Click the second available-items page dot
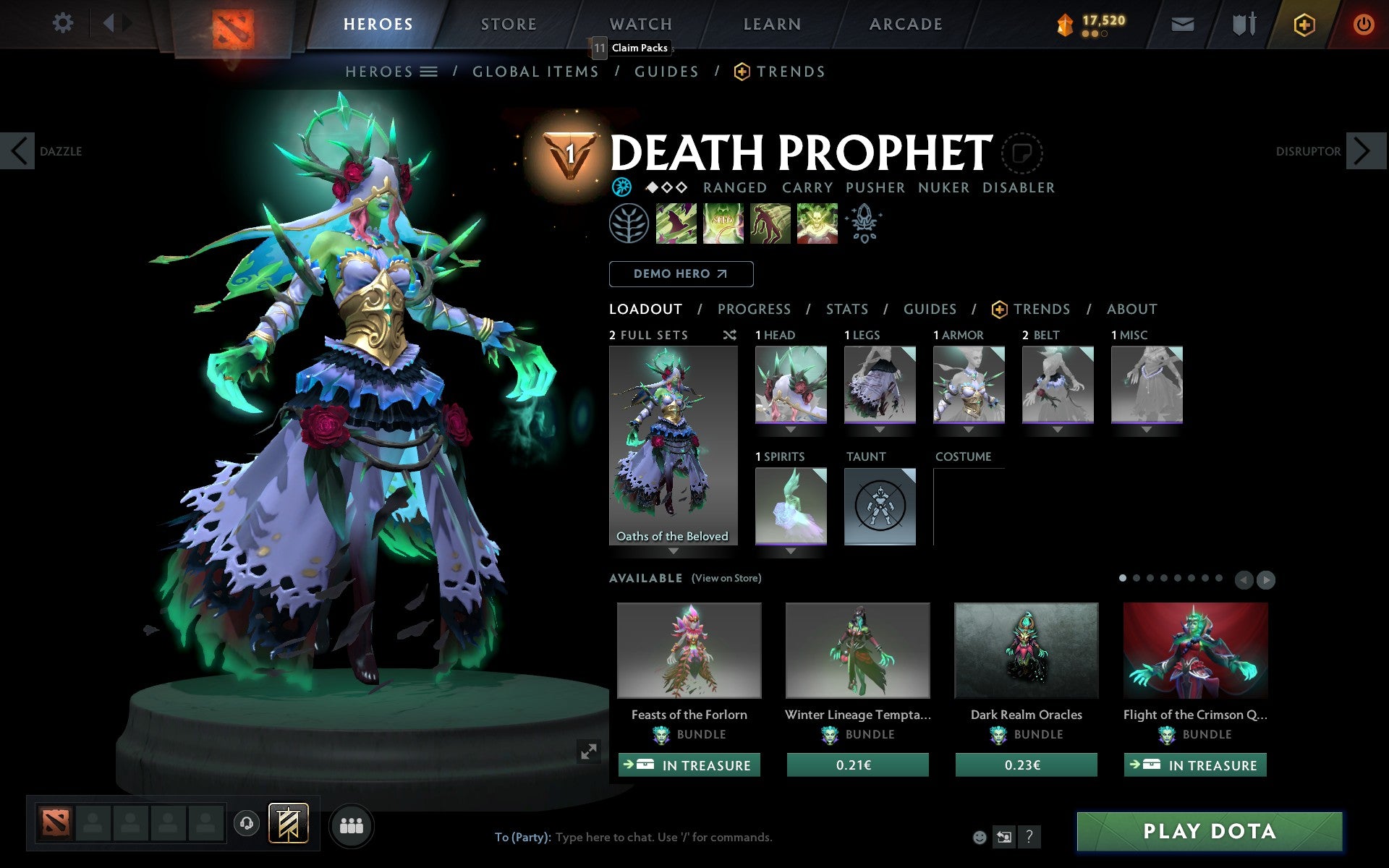Image resolution: width=1389 pixels, height=868 pixels. click(x=1138, y=579)
